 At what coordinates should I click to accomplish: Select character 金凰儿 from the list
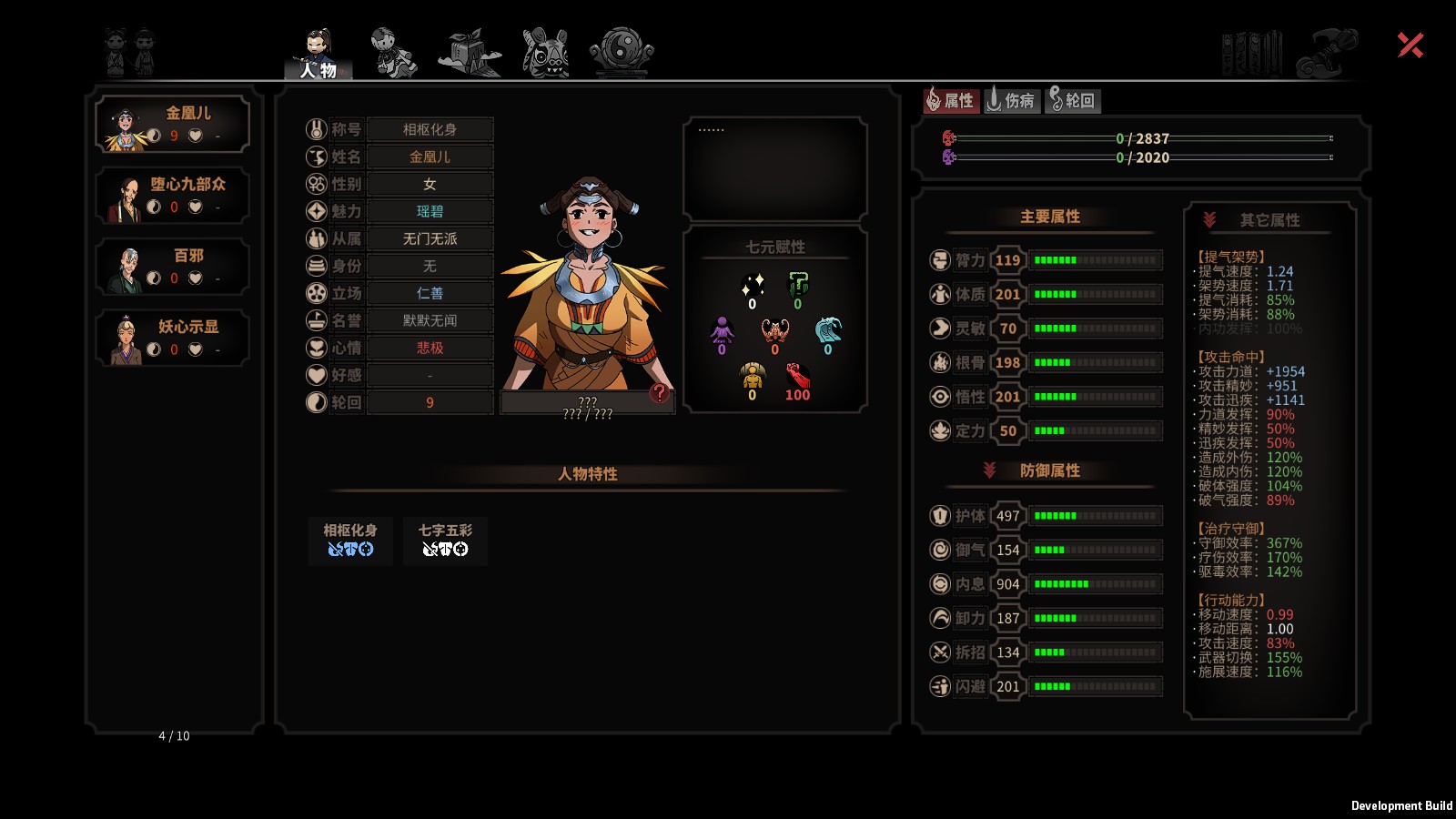(173, 125)
